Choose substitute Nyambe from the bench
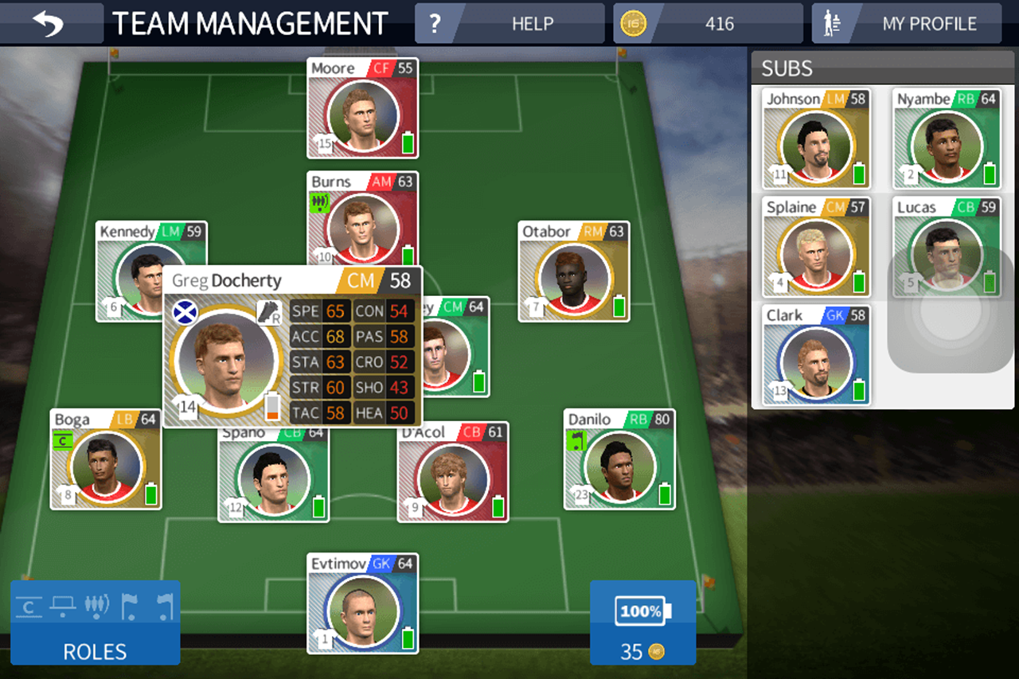This screenshot has width=1019, height=679. point(945,140)
